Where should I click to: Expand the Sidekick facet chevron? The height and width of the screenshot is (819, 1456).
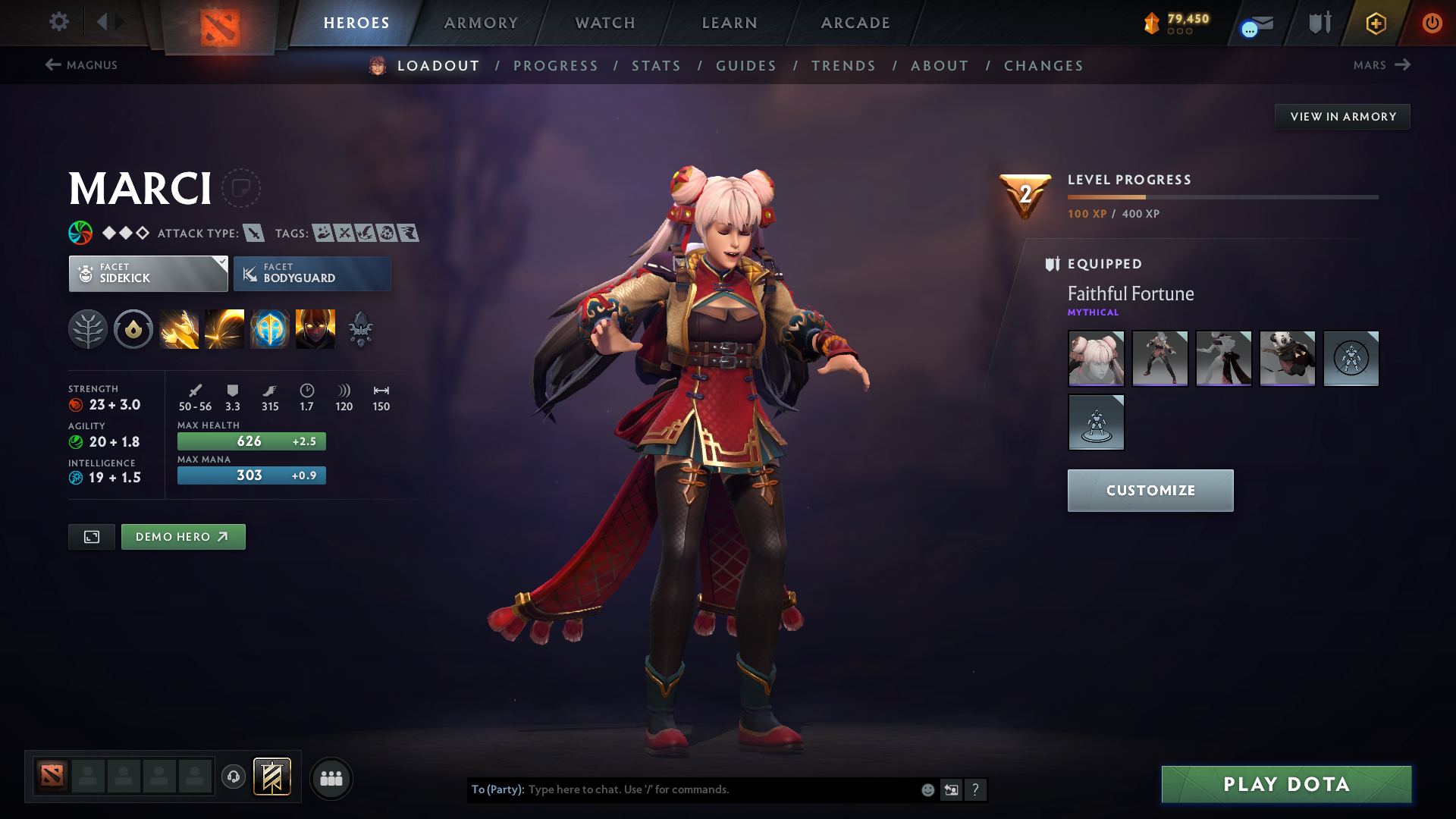221,262
